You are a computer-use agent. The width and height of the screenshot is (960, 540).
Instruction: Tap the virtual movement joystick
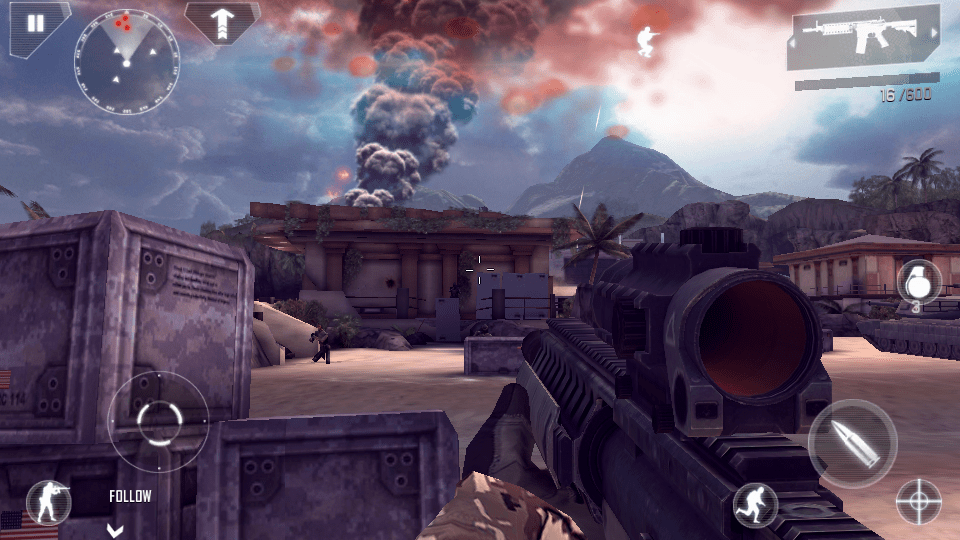(x=158, y=421)
